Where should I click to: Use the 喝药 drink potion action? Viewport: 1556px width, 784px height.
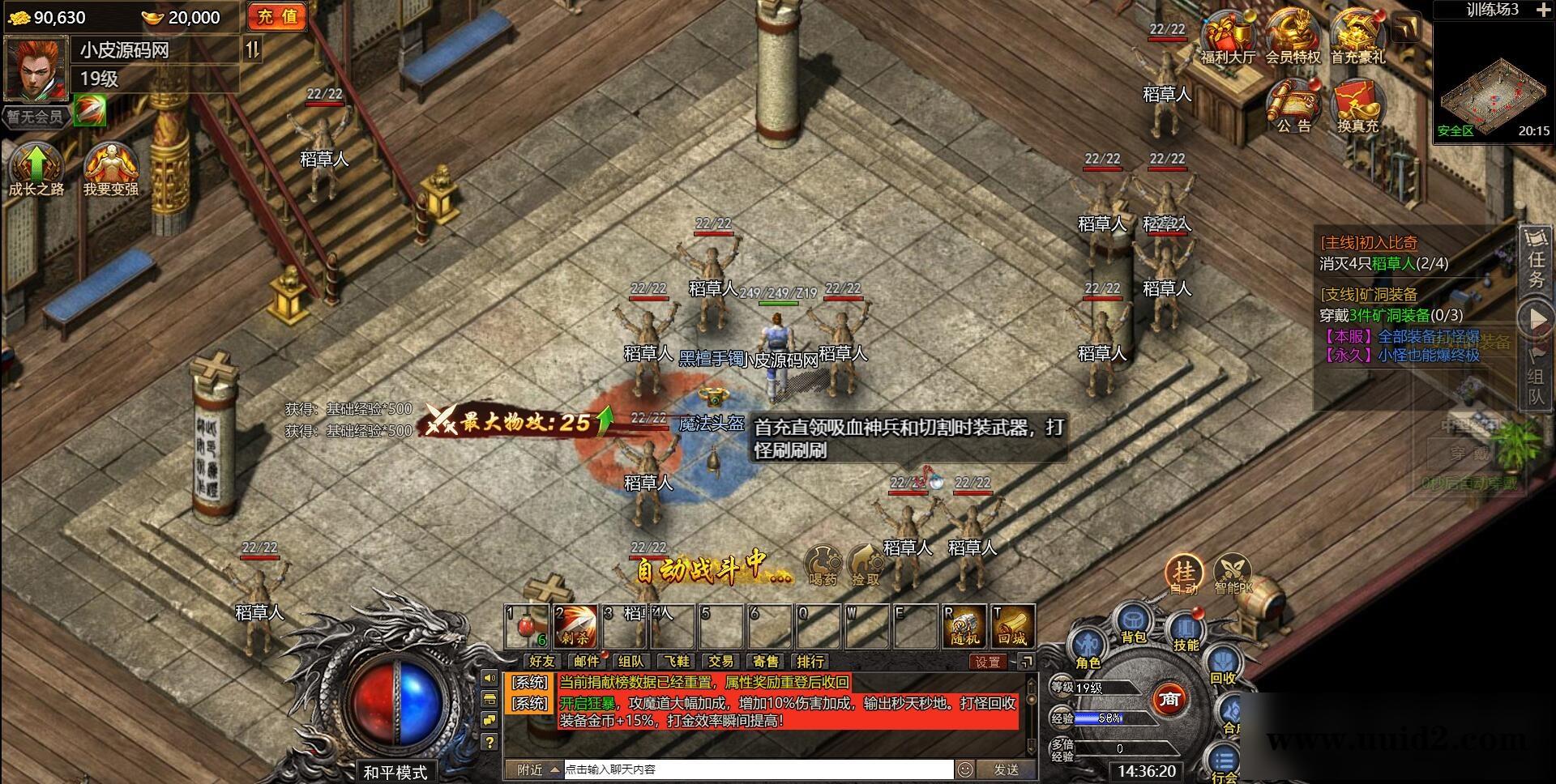coord(823,560)
